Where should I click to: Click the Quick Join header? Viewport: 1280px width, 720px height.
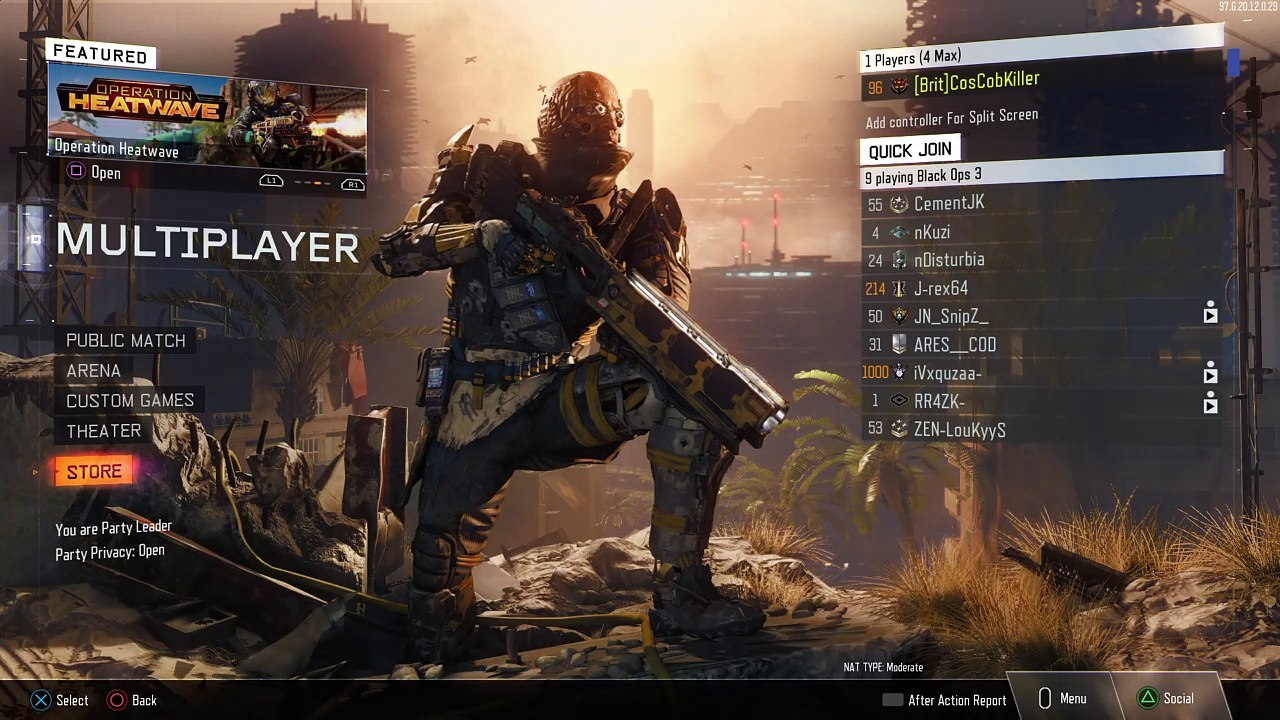tap(910, 151)
